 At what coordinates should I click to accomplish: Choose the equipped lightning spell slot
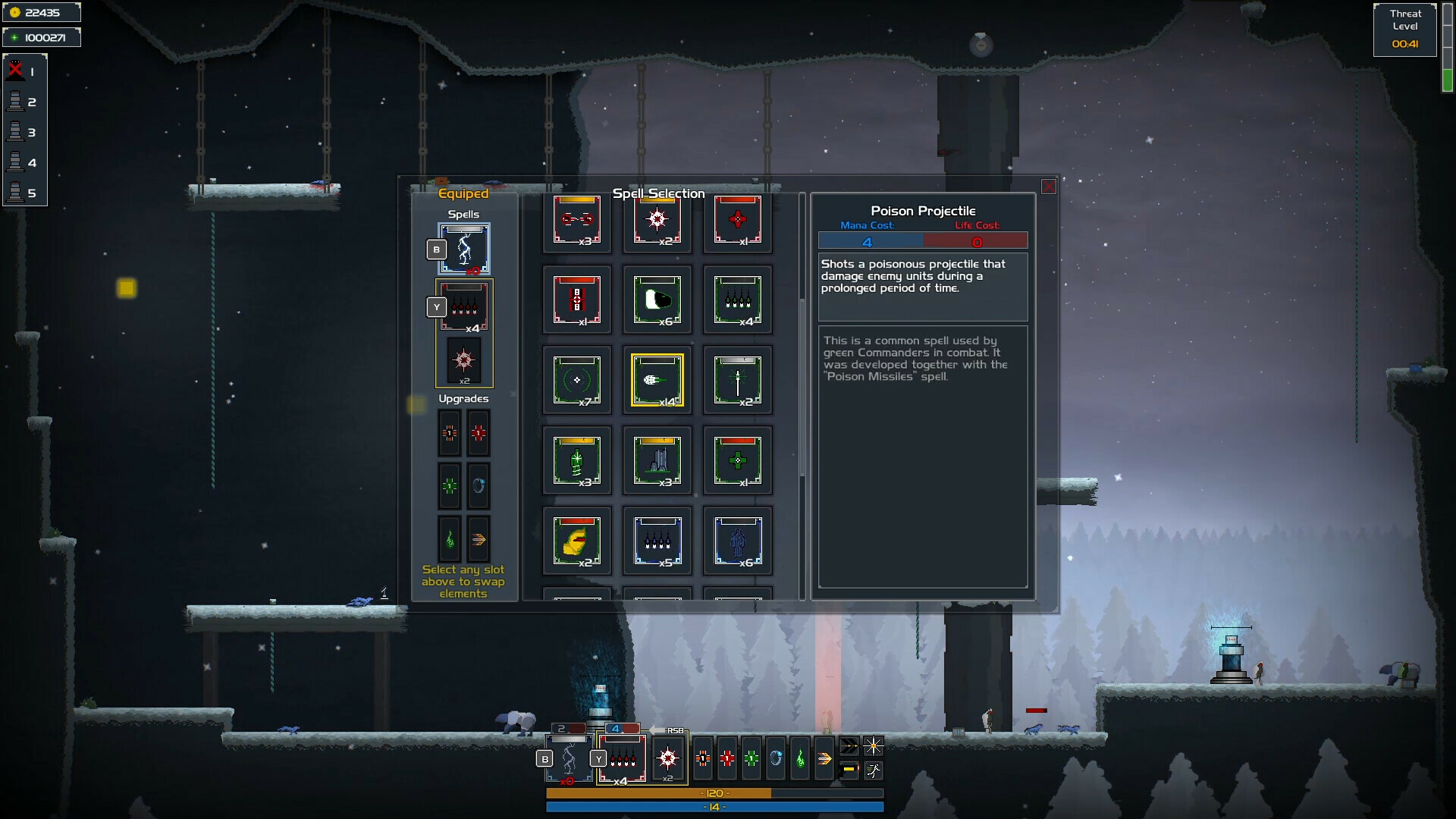point(464,249)
